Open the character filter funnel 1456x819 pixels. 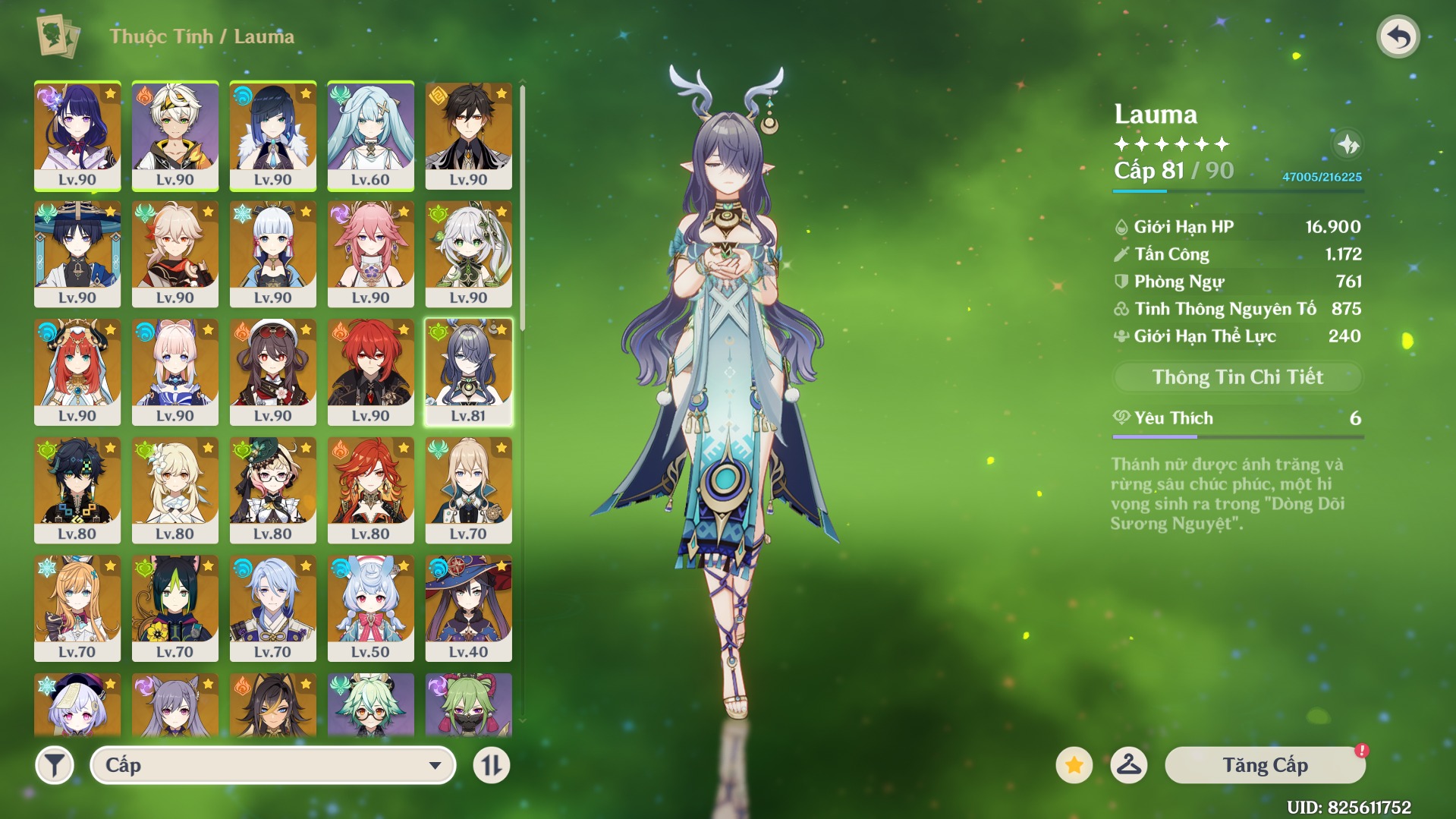[55, 765]
